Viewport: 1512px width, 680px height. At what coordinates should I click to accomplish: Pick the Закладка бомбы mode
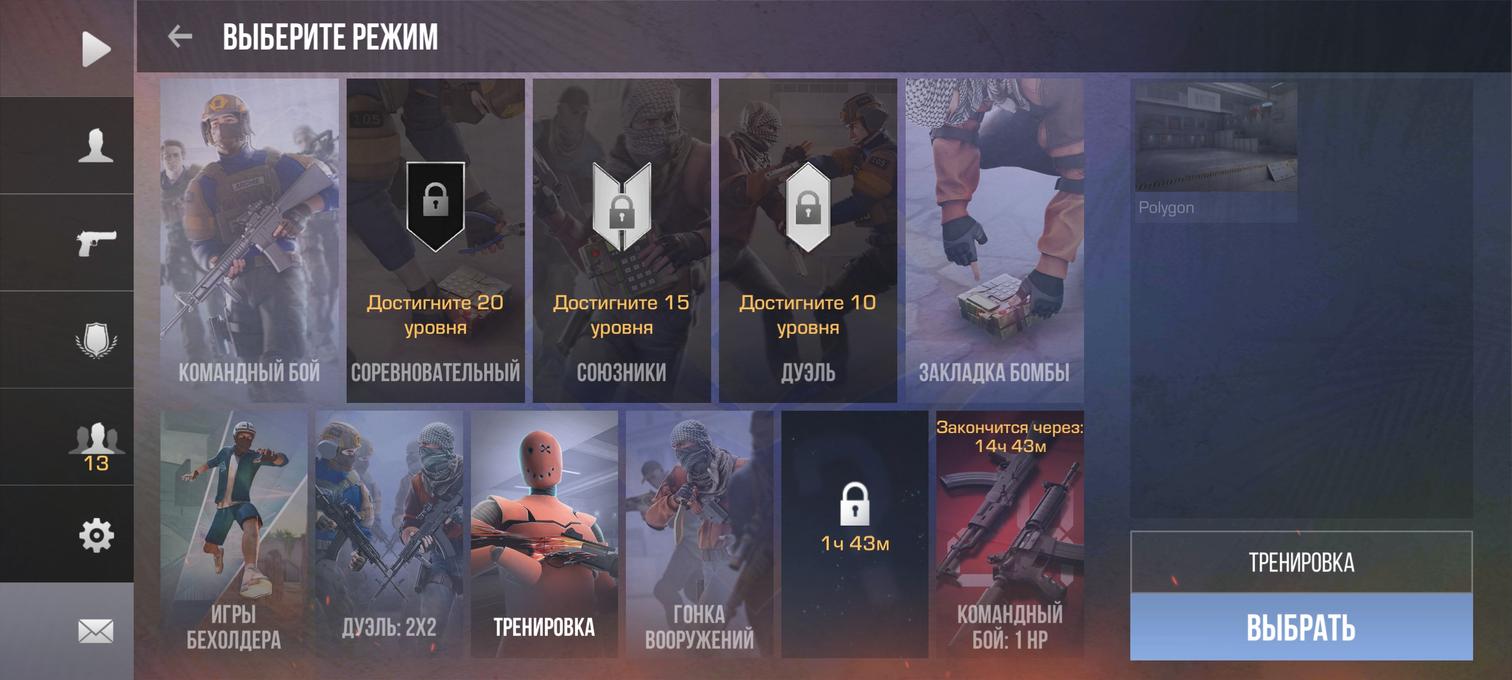pyautogui.click(x=994, y=240)
